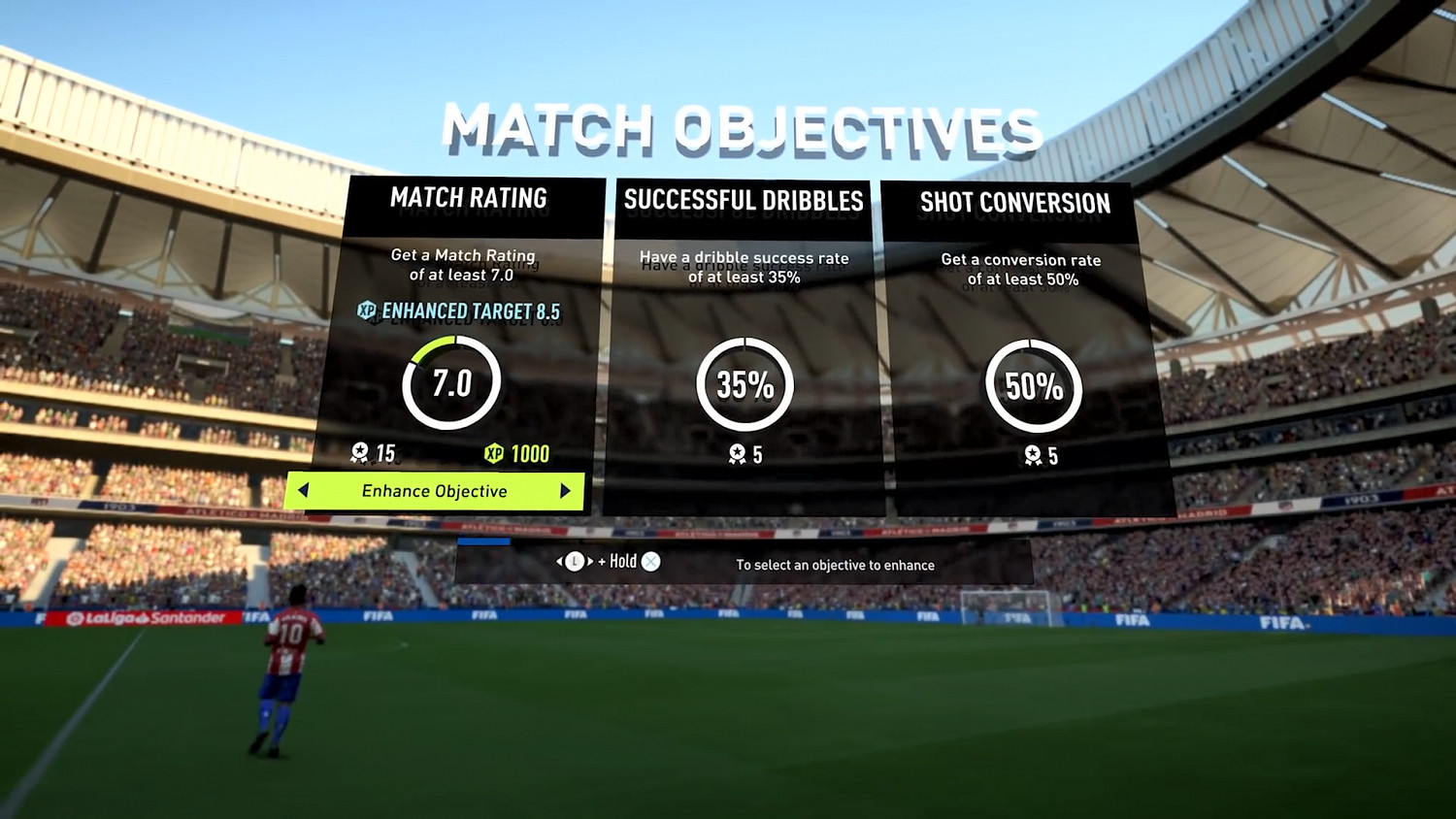Click the XP icon on Enhanced Target 8.5 label
This screenshot has height=819, width=1456.
[366, 311]
